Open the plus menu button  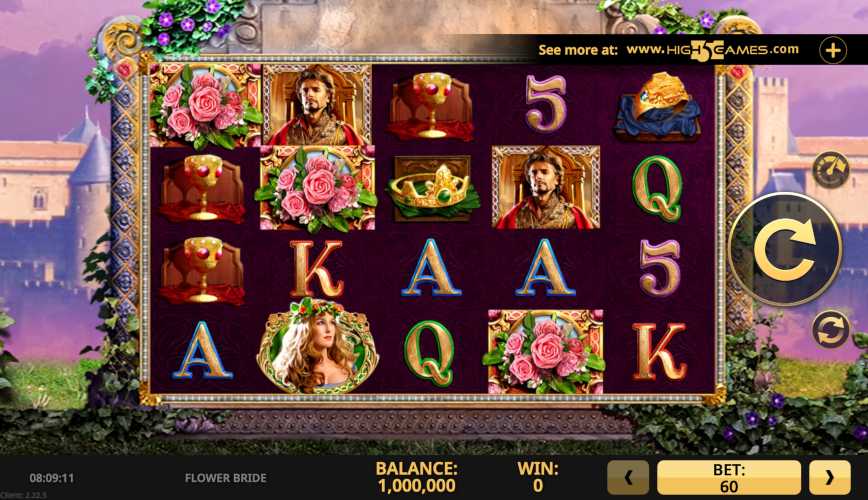point(832,49)
